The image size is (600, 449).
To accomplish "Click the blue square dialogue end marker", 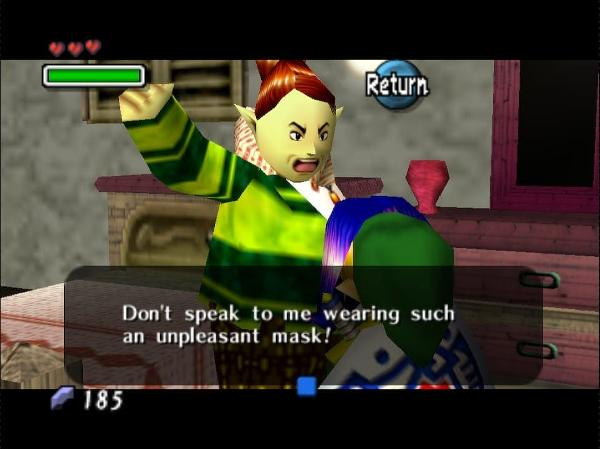I will [x=306, y=385].
